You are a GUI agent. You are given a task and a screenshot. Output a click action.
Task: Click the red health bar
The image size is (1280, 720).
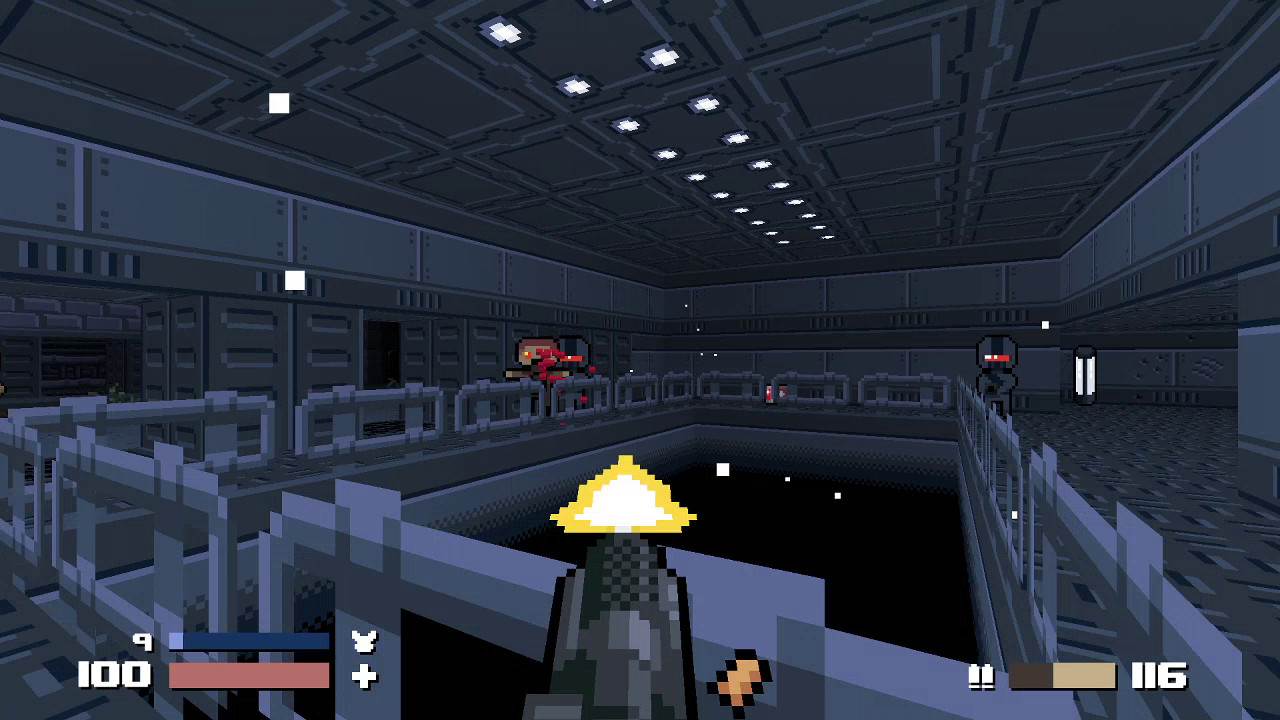point(250,677)
